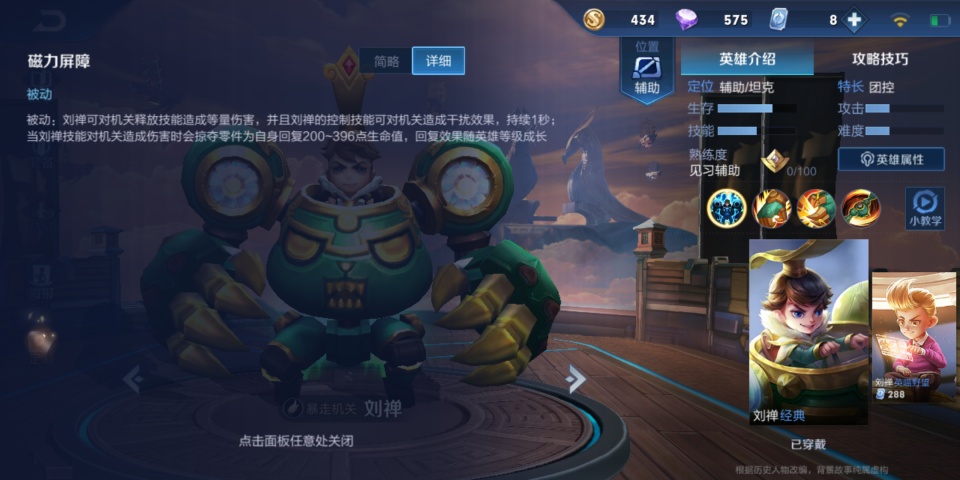
Task: Select the blue glowing passive skill icon
Action: coord(727,207)
